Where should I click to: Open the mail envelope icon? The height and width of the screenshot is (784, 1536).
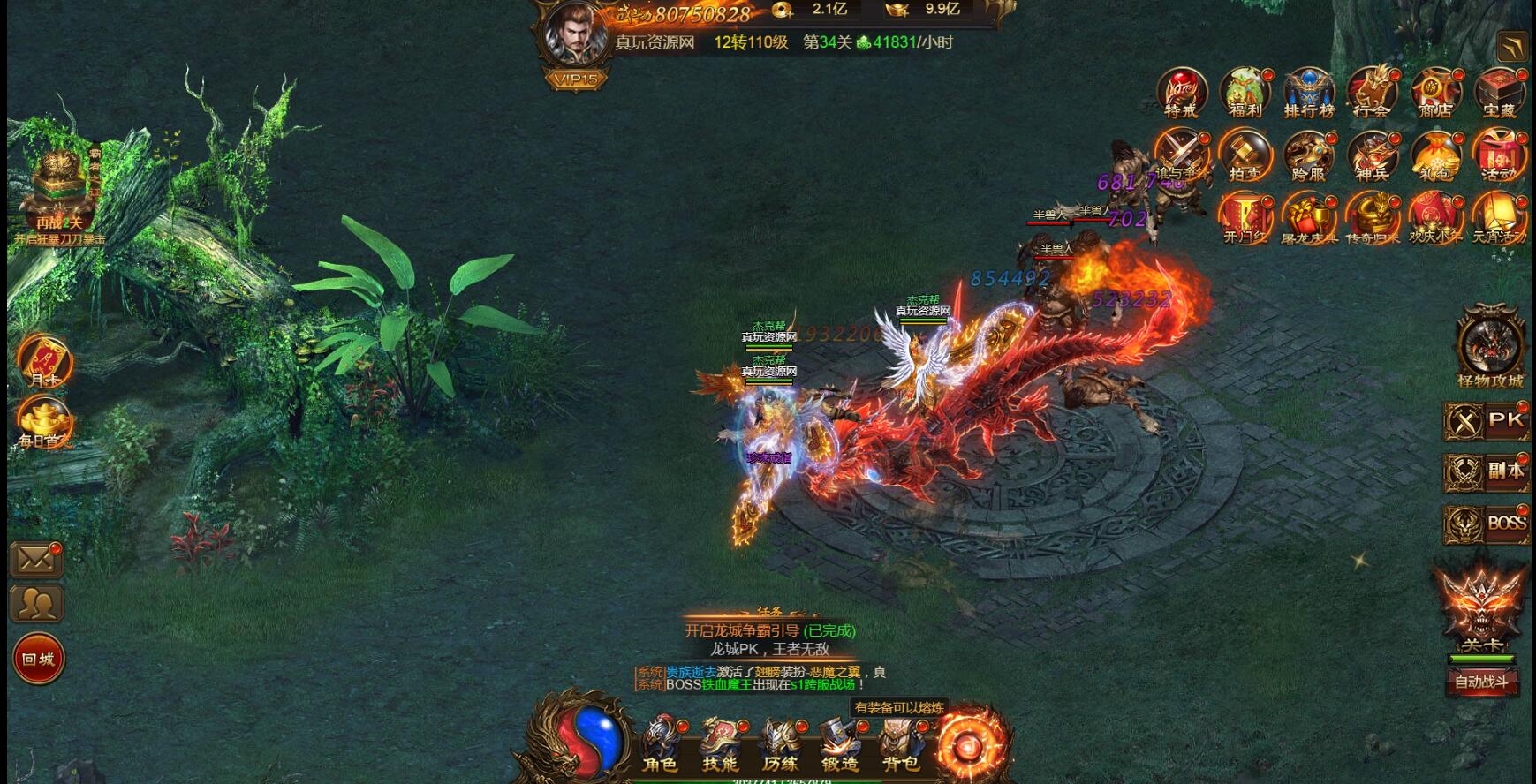point(36,560)
